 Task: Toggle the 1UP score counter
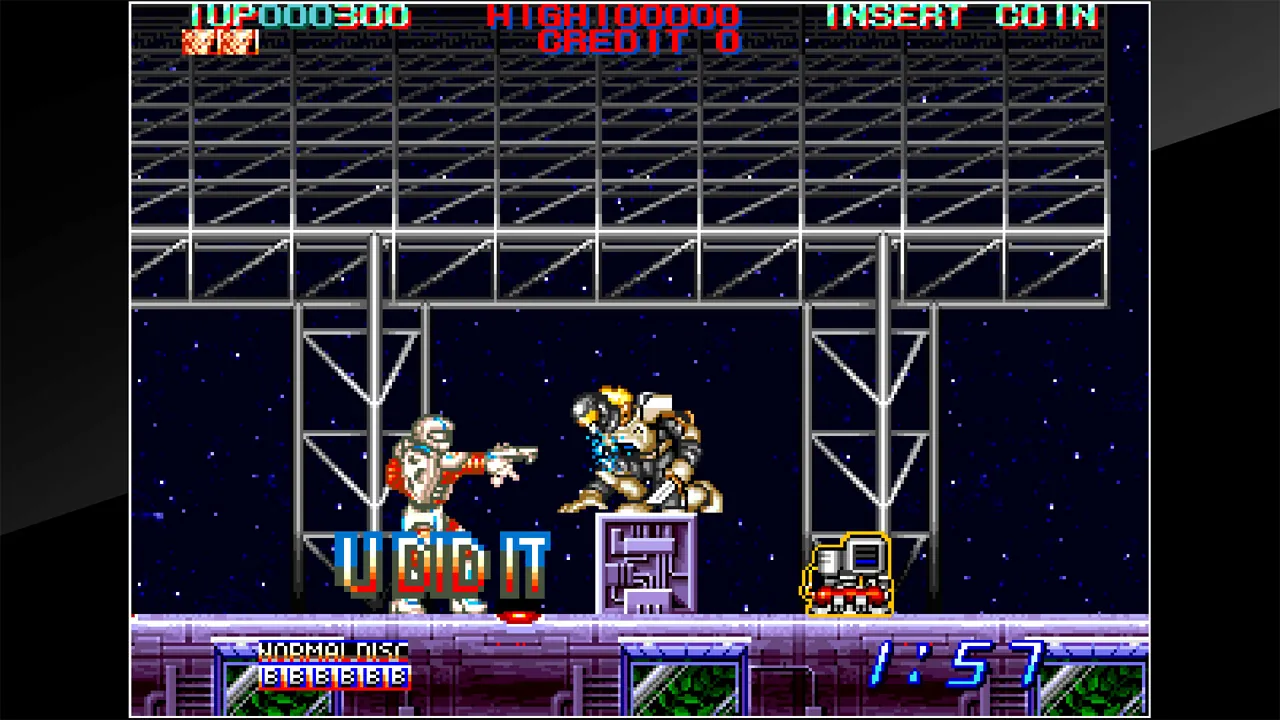(x=300, y=16)
